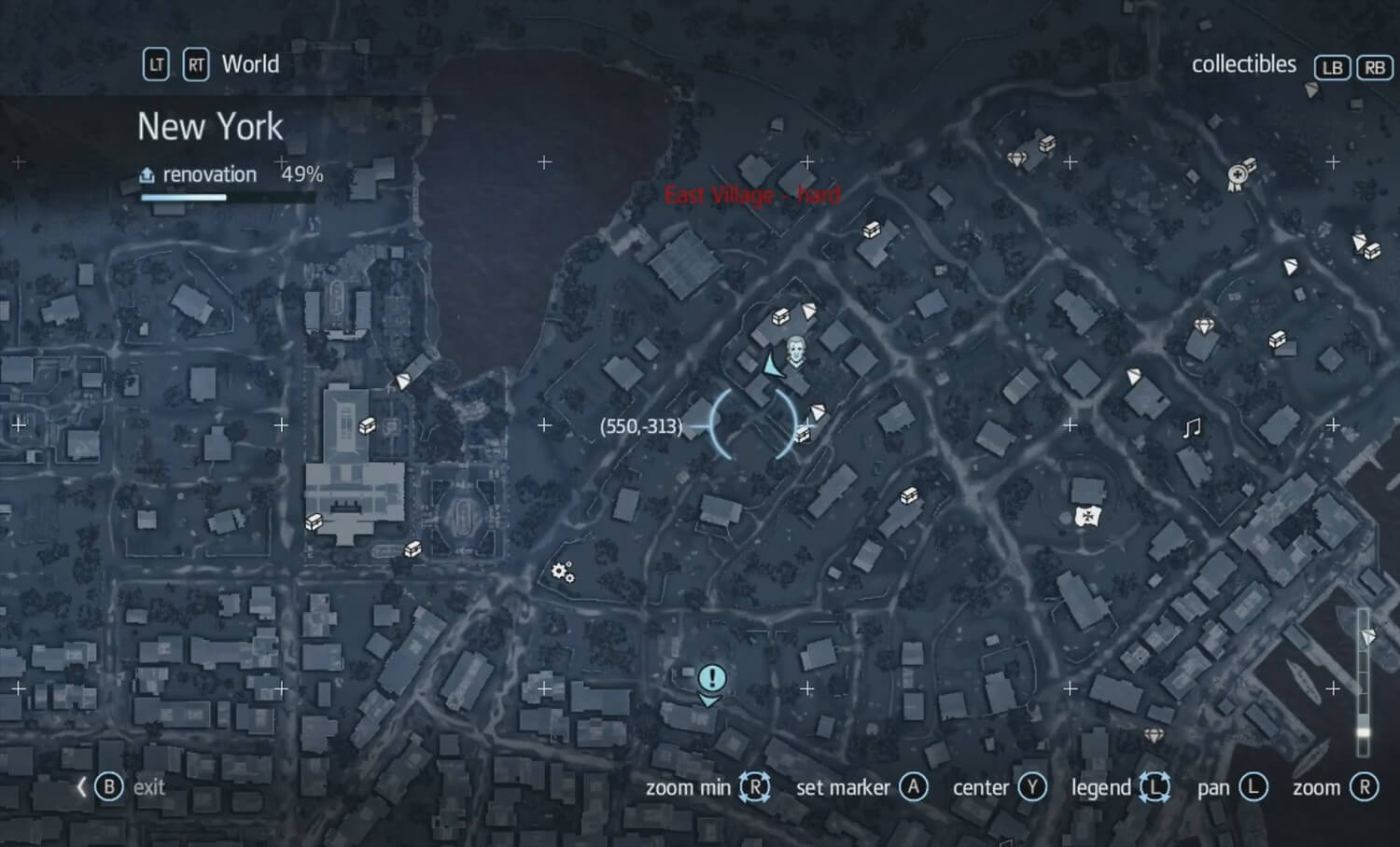Select the player position arrow on the map
This screenshot has height=847, width=1400.
(x=769, y=366)
